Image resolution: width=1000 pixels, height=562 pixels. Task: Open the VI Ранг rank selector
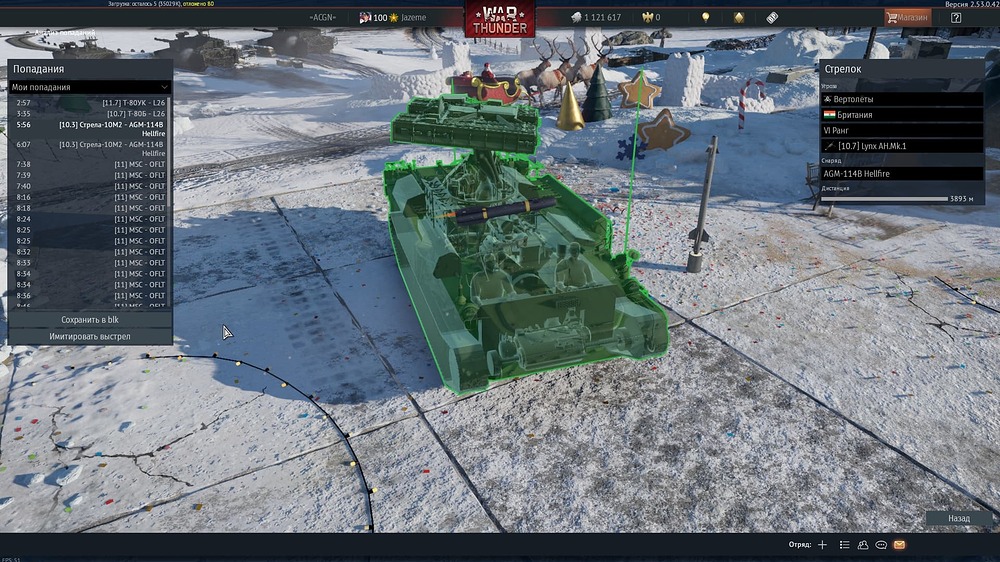click(x=902, y=130)
